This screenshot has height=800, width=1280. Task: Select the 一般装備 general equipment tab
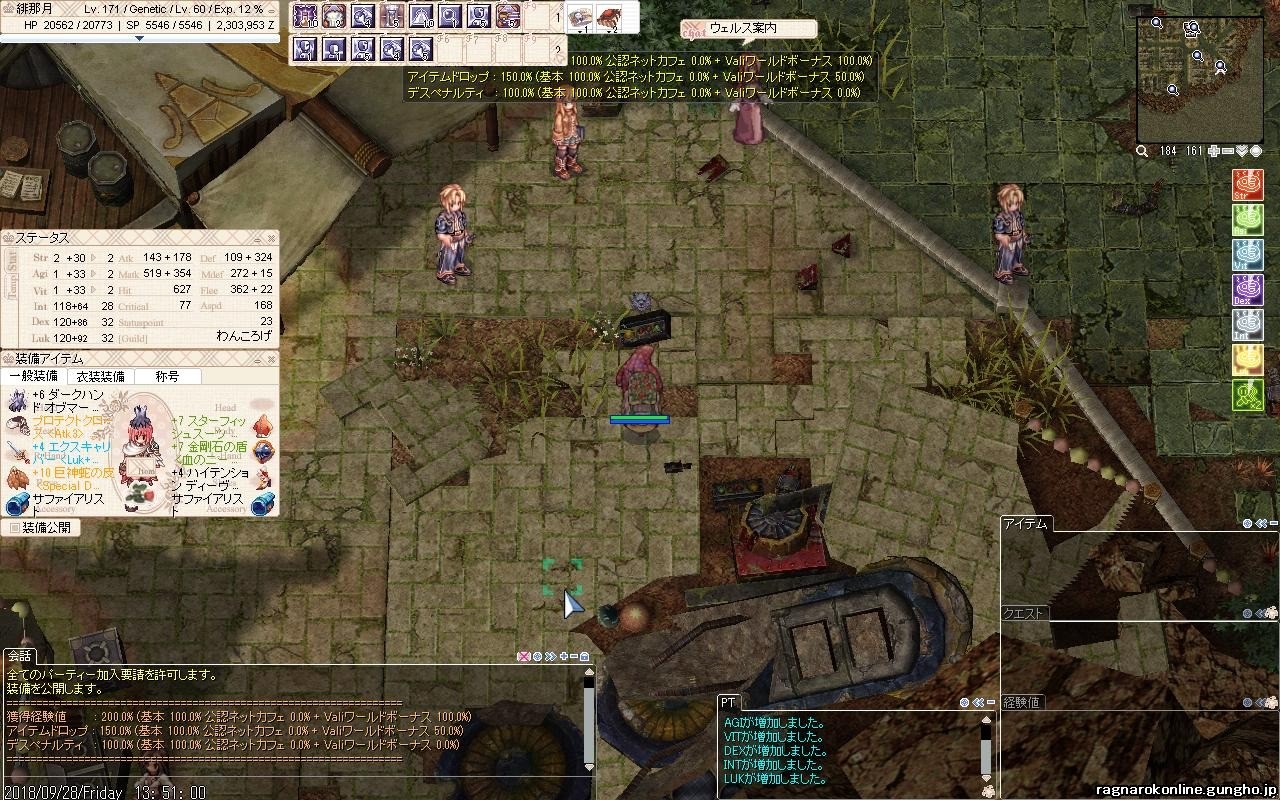click(x=33, y=377)
